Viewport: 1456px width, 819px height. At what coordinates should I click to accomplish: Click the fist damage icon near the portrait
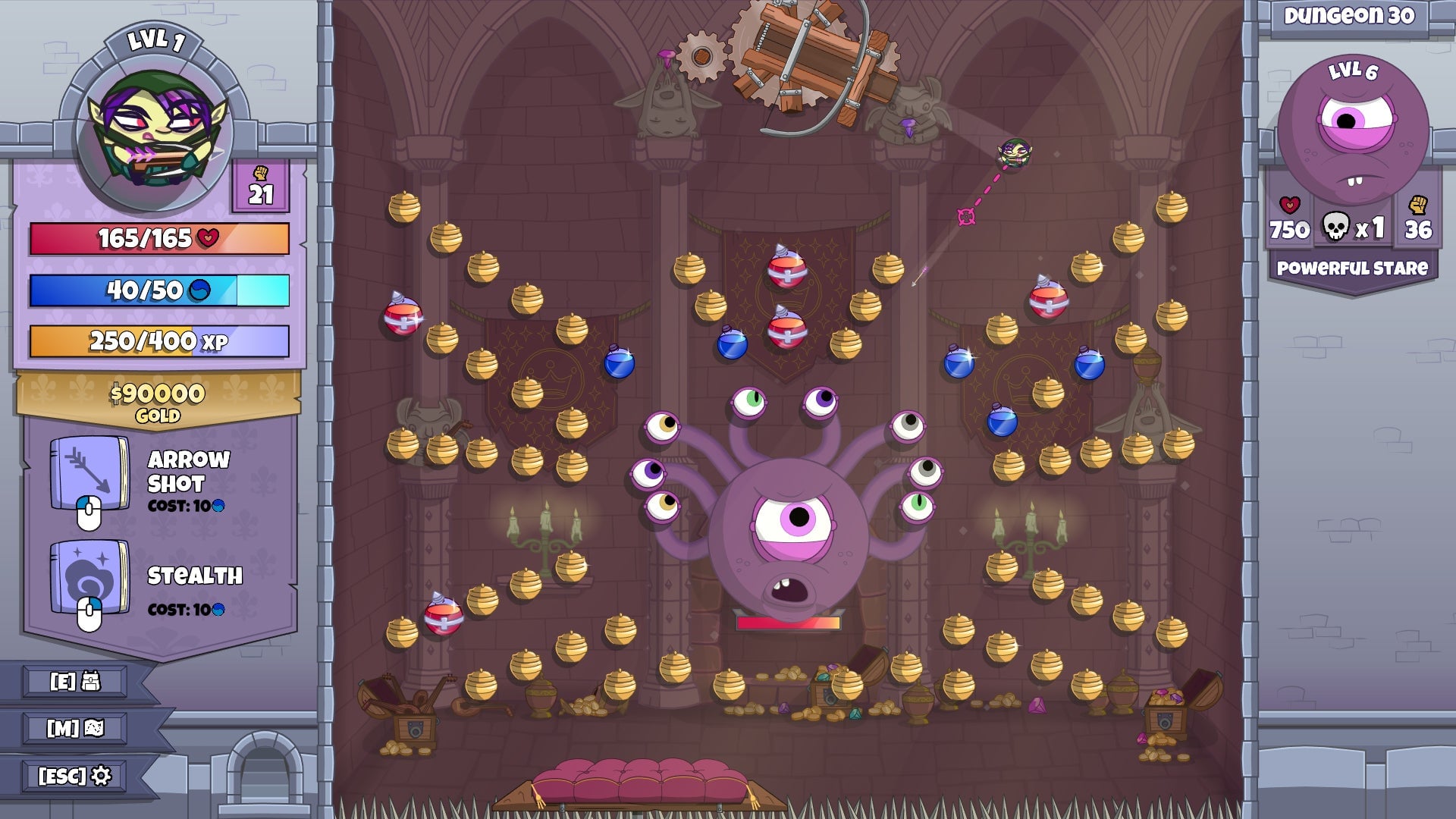pos(262,173)
